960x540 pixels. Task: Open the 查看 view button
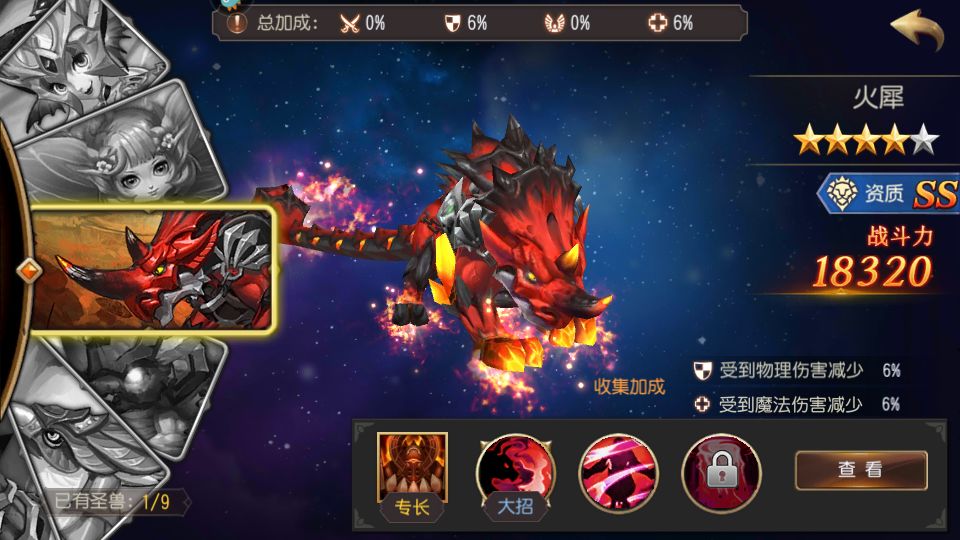click(x=860, y=470)
